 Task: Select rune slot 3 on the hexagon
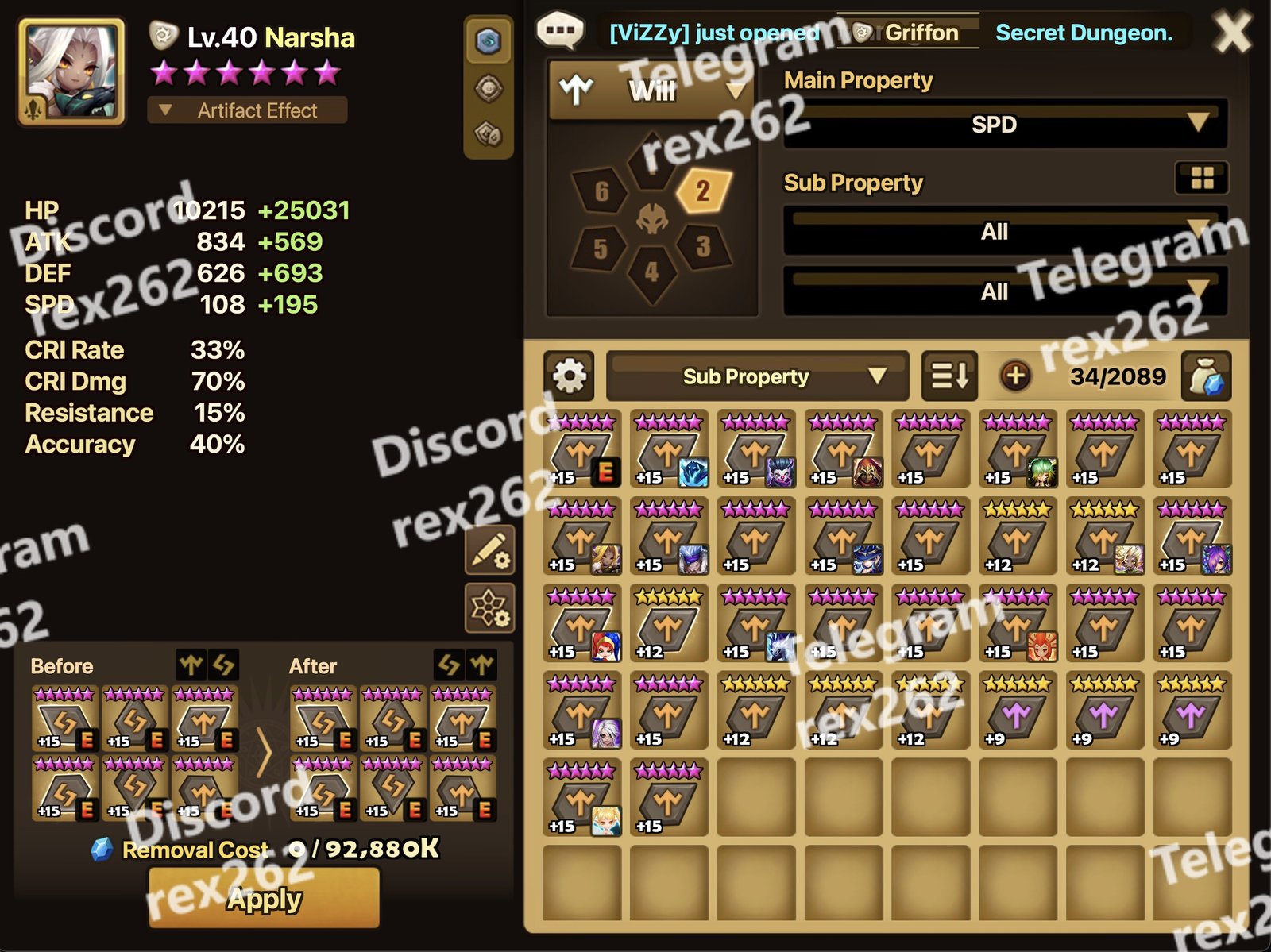coord(703,247)
